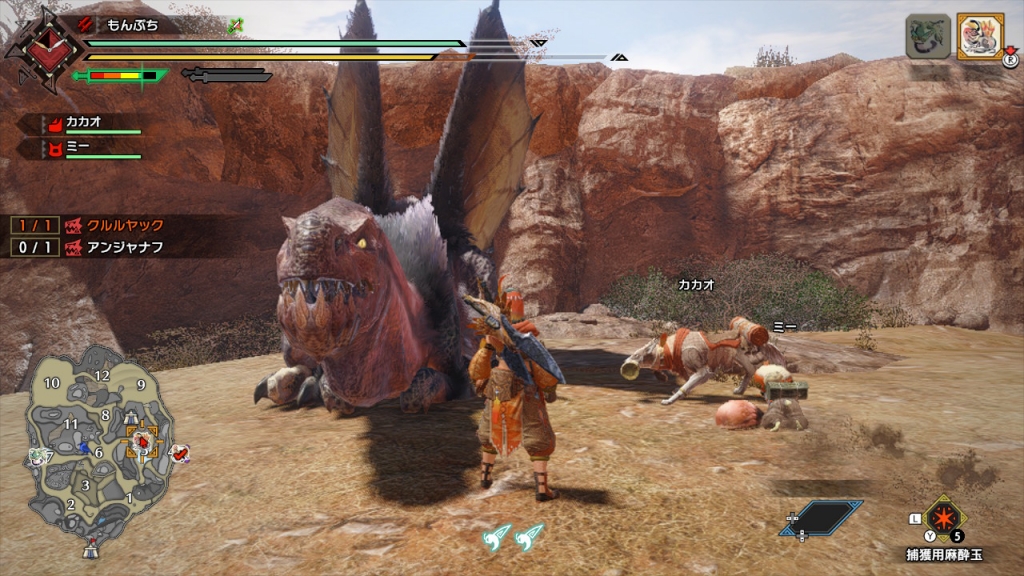This screenshot has width=1024, height=576.
Task: Click the orange target reticle on minimap
Action: (143, 439)
